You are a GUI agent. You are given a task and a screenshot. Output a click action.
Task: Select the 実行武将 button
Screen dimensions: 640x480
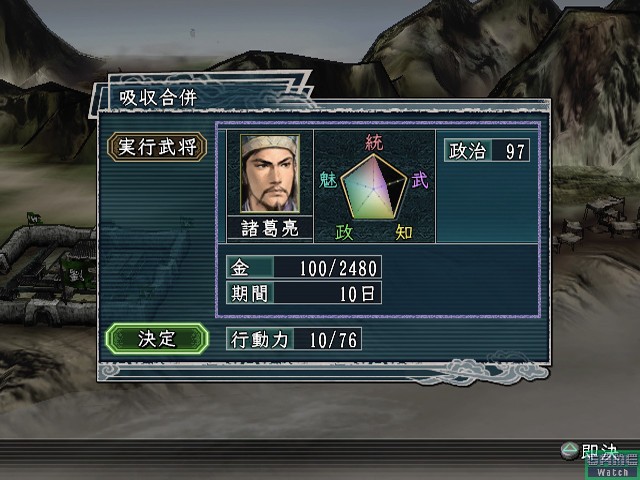[156, 147]
